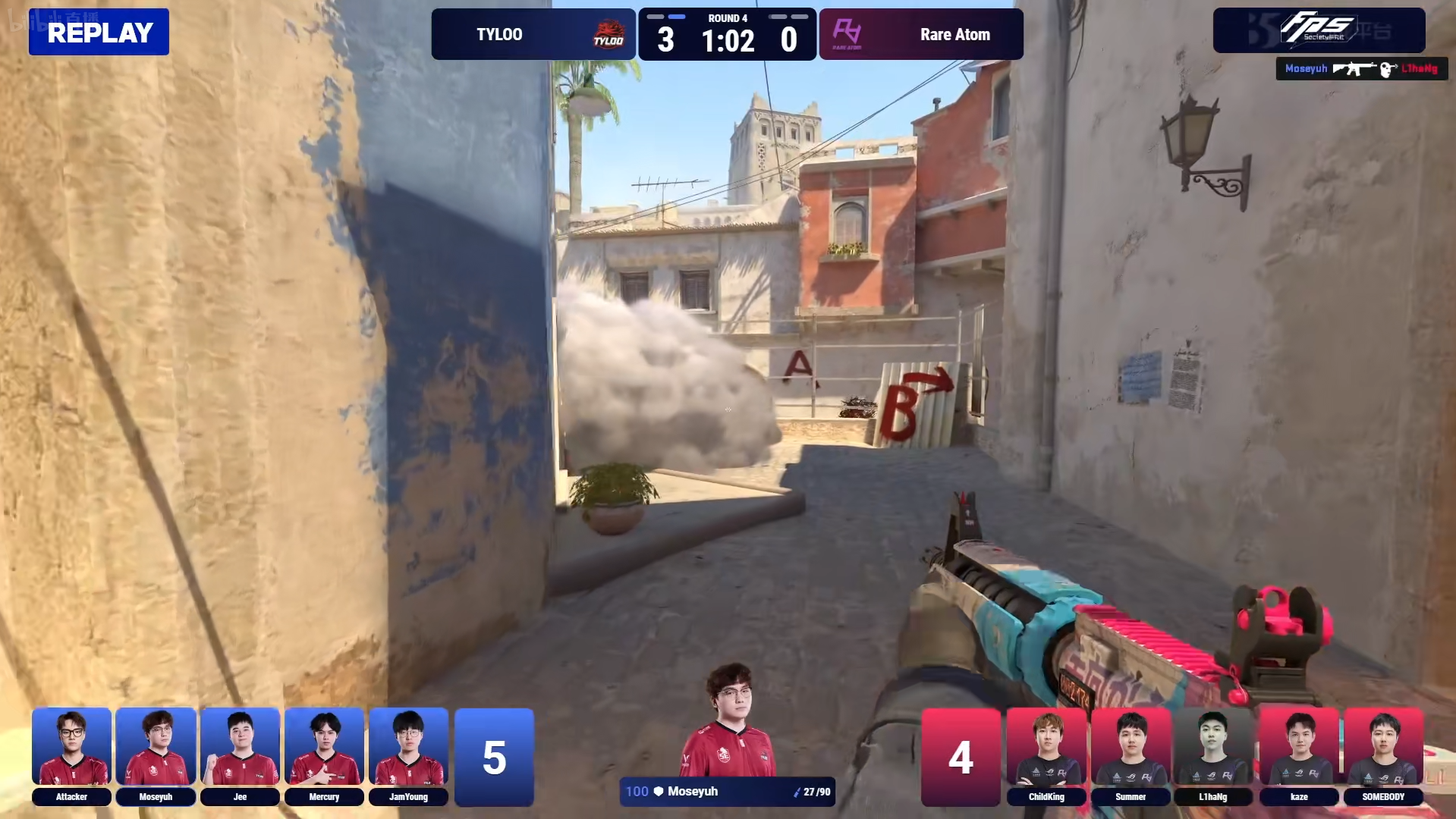The width and height of the screenshot is (1456, 819).
Task: Click the REPLAY badge
Action: tap(99, 33)
